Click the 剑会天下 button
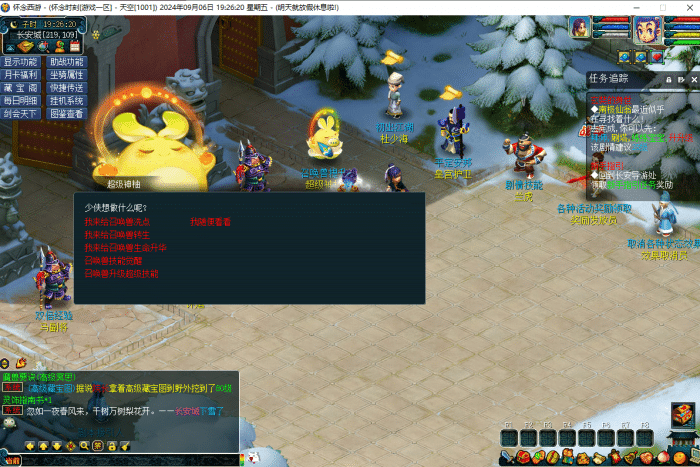Screen dimensions: 700x467 (x=22, y=114)
